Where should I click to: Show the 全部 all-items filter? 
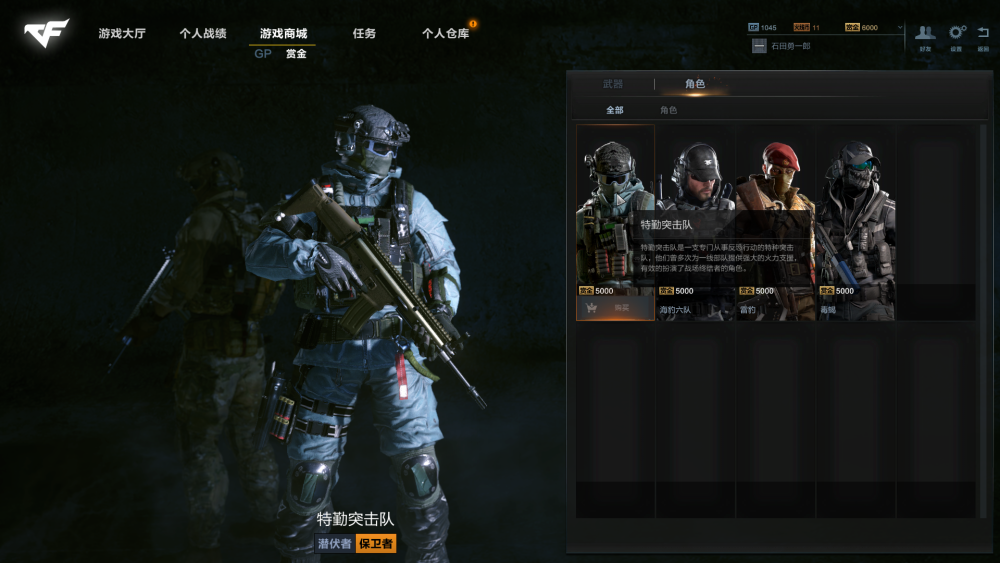coord(615,110)
